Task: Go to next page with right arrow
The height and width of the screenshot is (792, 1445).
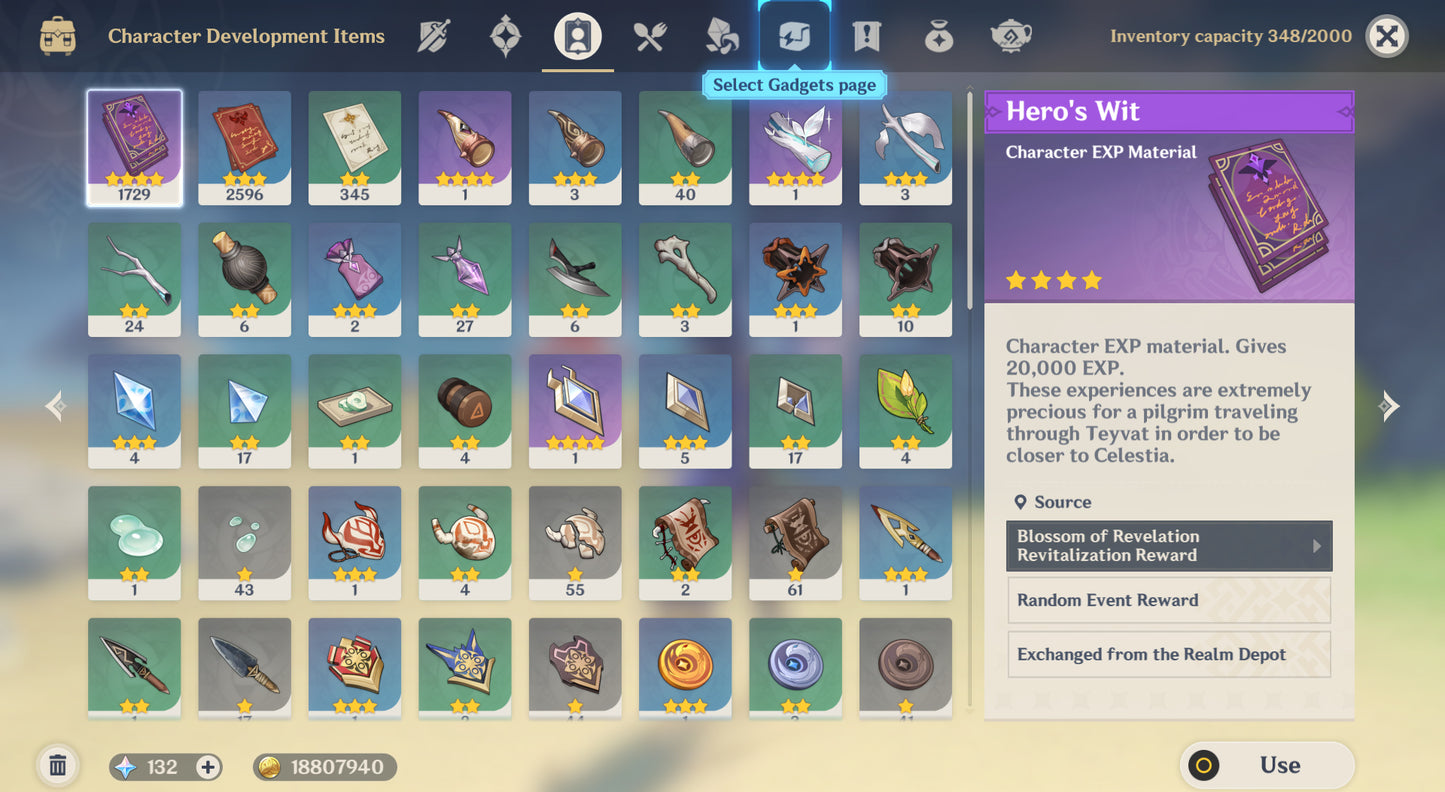Action: [x=1389, y=405]
